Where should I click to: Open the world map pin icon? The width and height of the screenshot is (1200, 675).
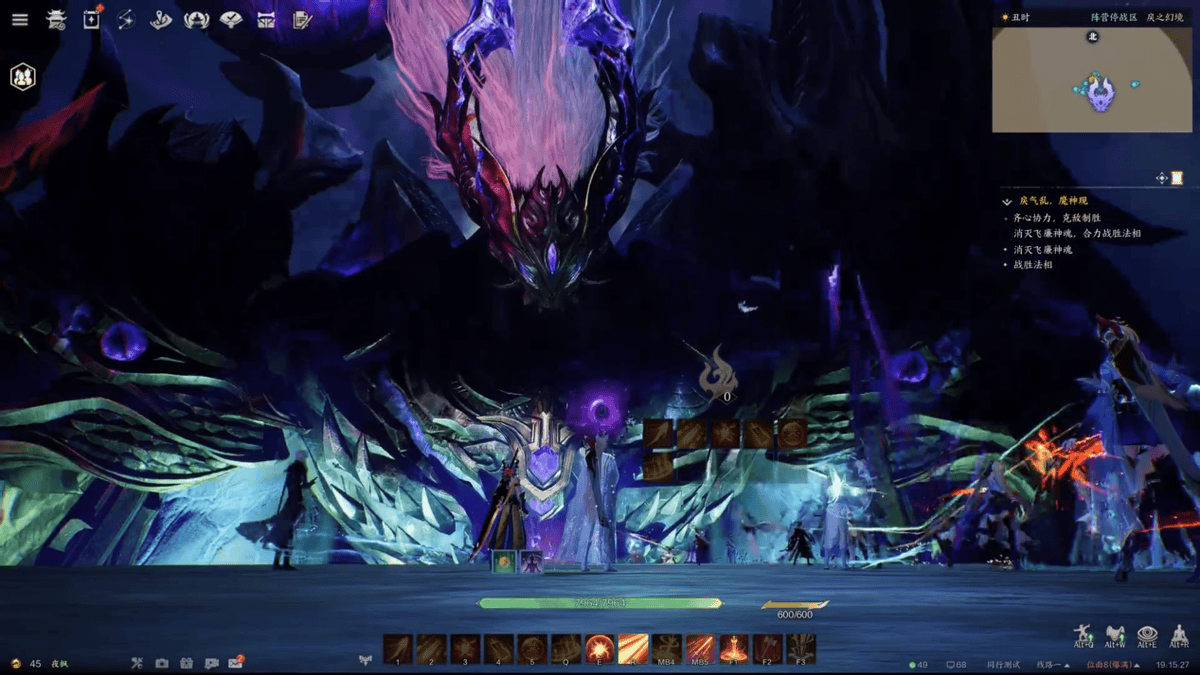pyautogui.click(x=161, y=19)
